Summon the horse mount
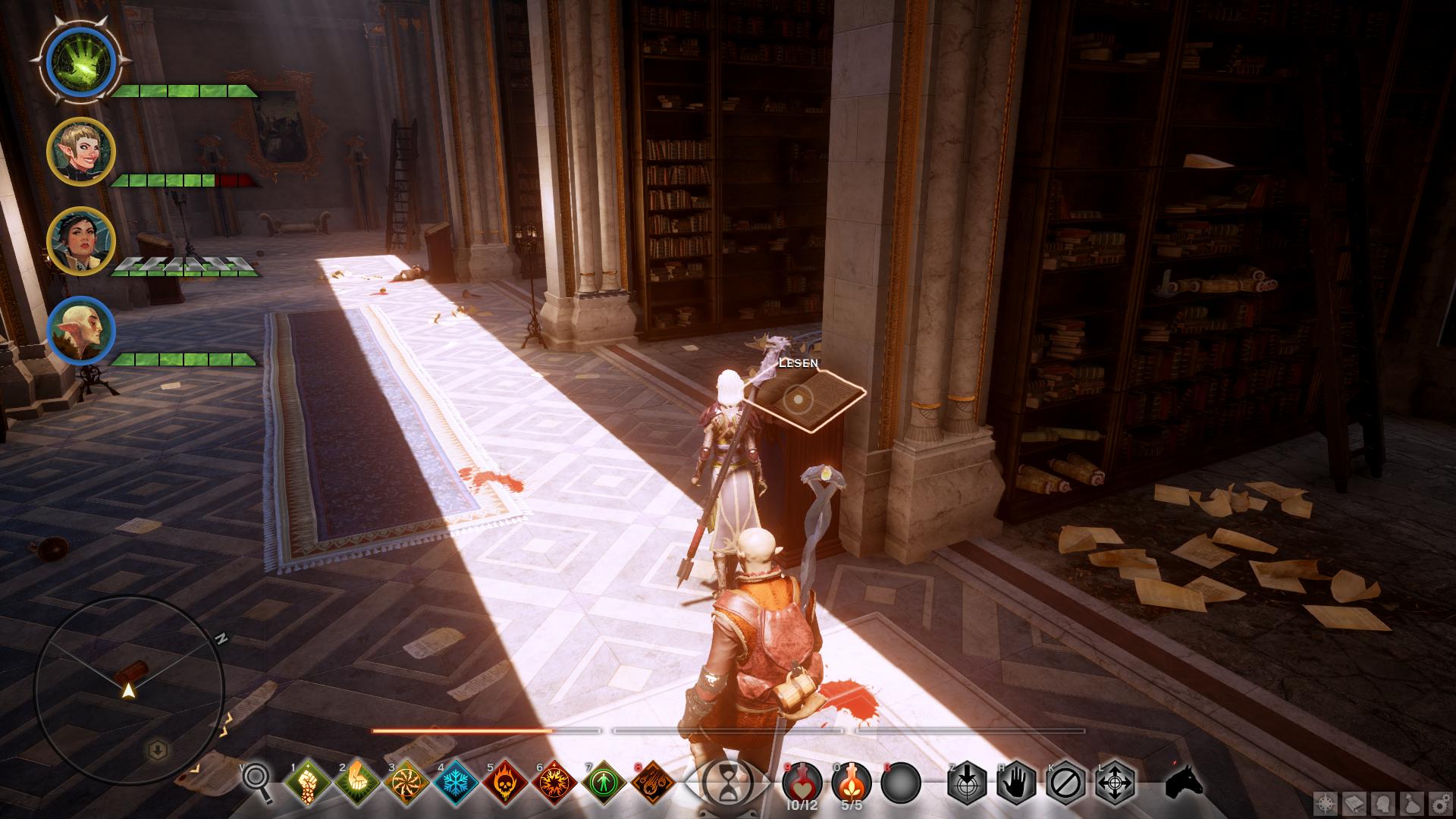The width and height of the screenshot is (1456, 819). pyautogui.click(x=1183, y=781)
